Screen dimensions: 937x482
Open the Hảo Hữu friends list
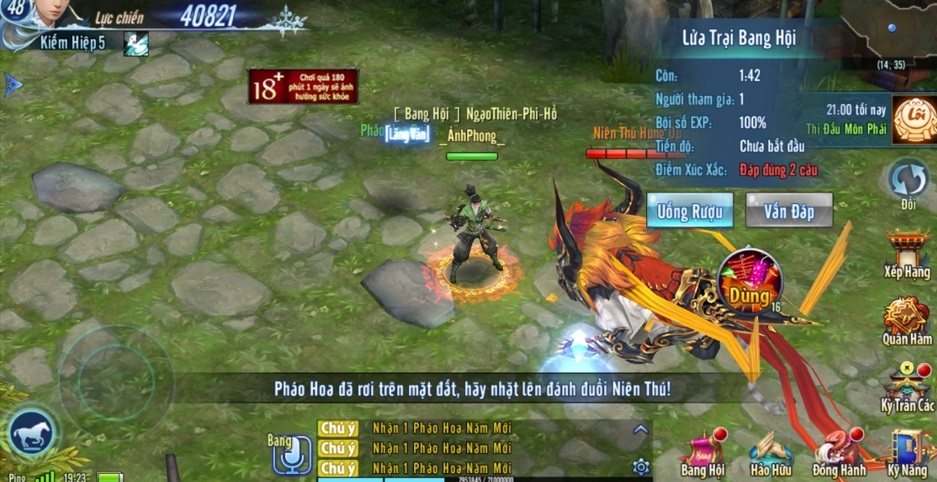771,452
